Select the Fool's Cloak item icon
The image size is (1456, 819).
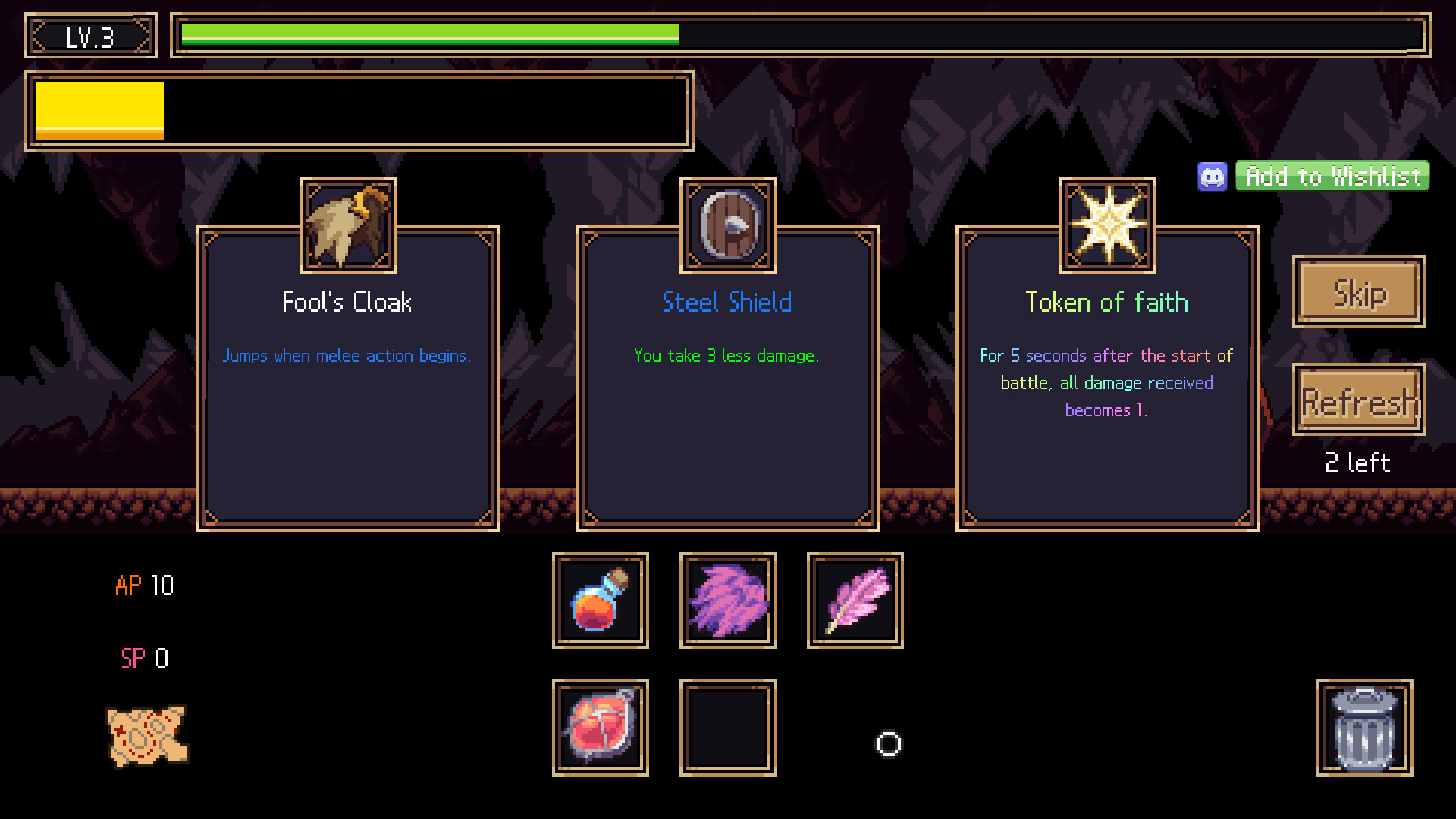pos(347,224)
